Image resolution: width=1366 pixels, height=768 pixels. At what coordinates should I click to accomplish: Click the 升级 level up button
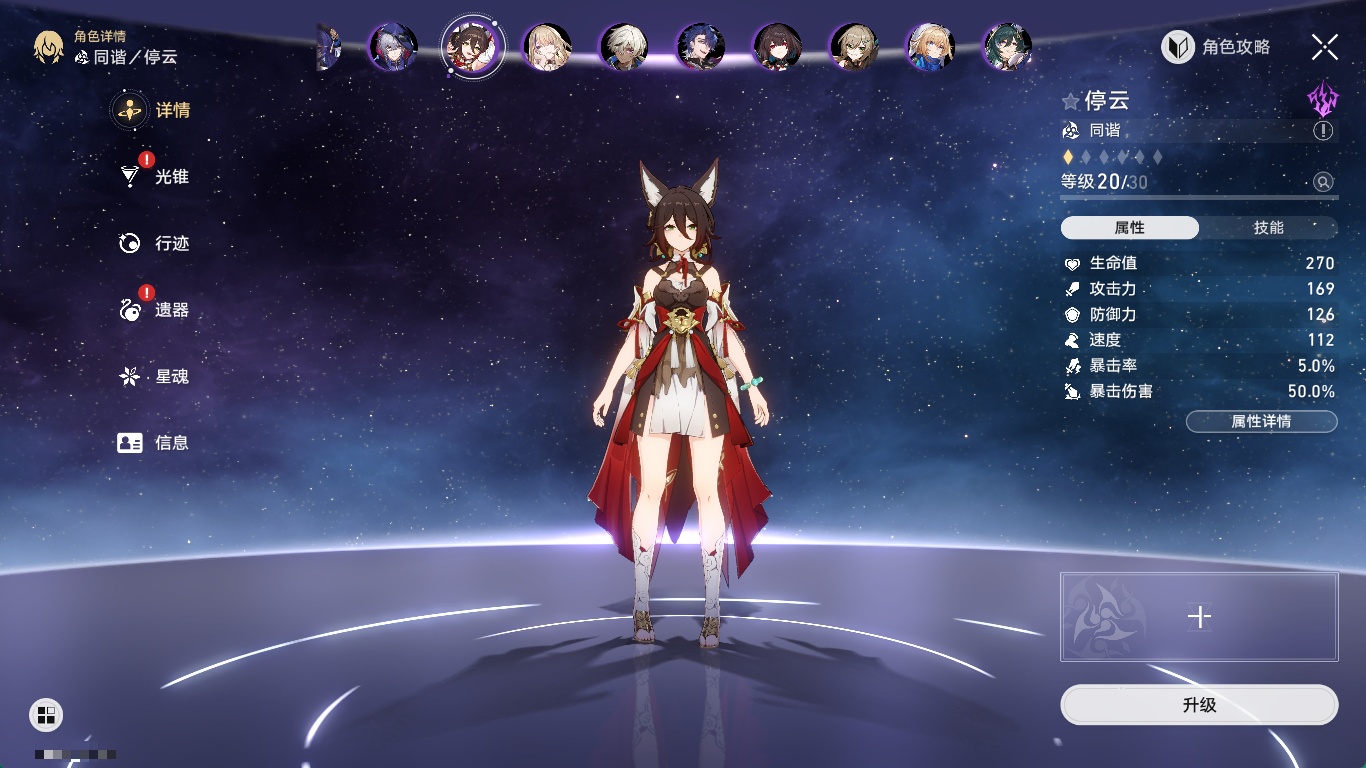(1199, 705)
